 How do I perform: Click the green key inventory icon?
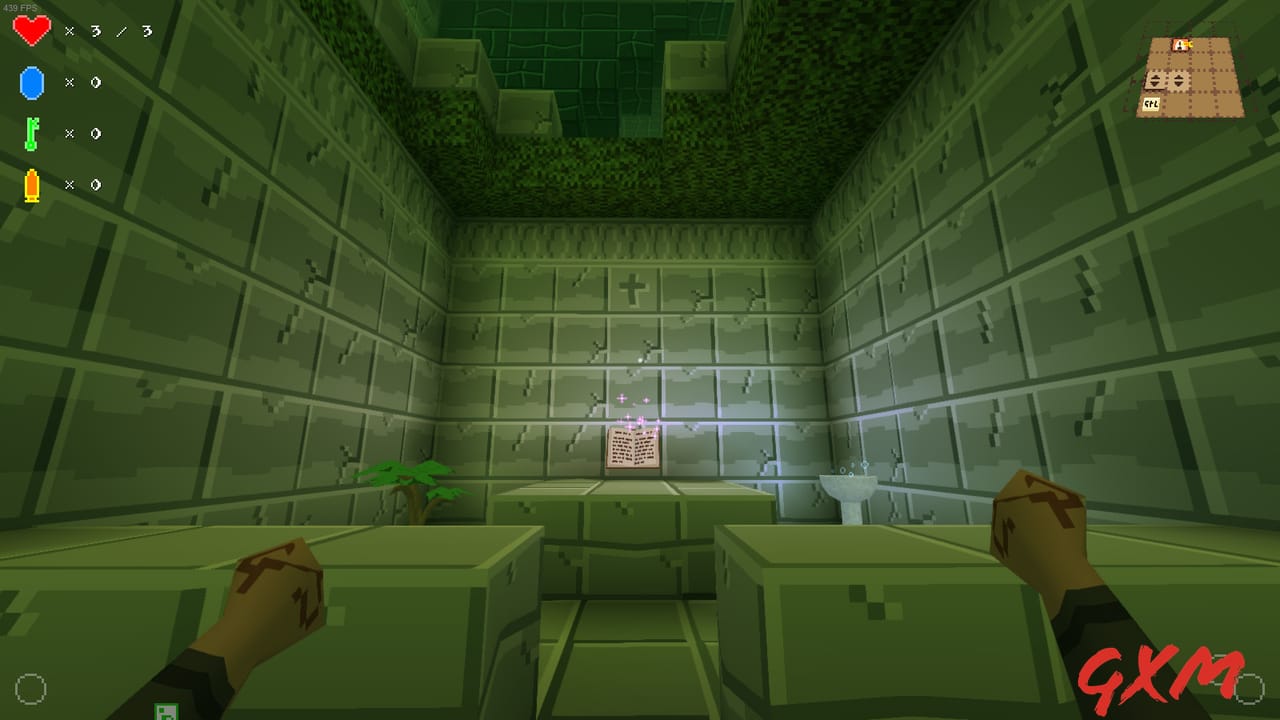point(31,133)
